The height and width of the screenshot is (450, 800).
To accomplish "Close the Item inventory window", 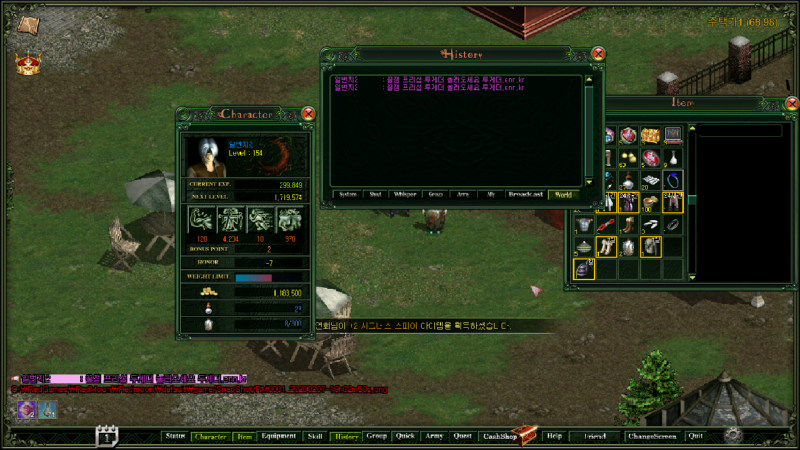I will (x=792, y=103).
